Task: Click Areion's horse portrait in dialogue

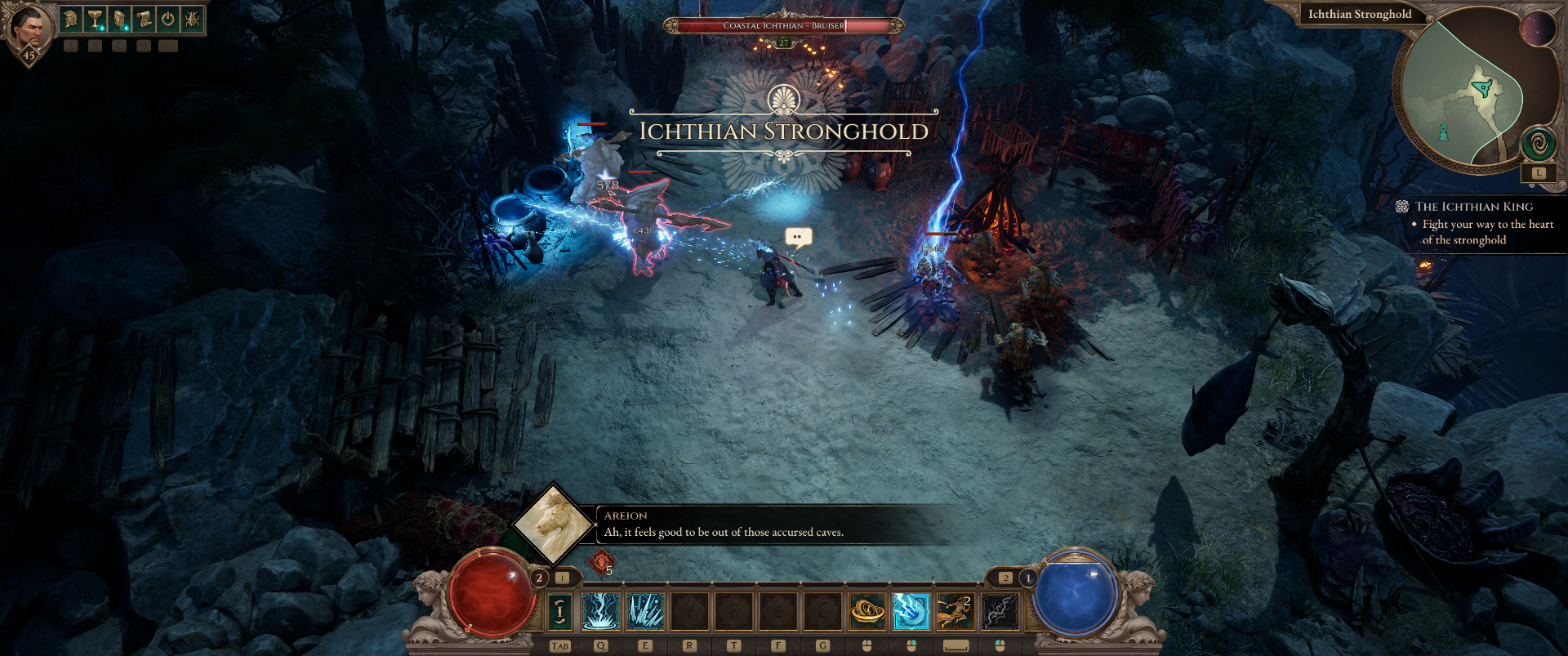Action: tap(554, 524)
